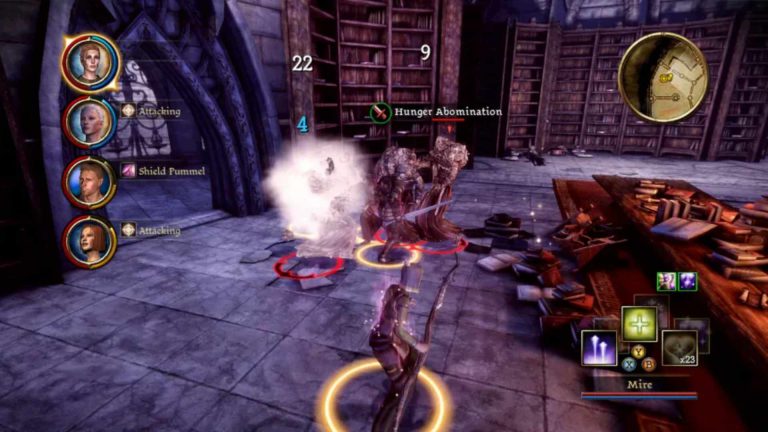Select the white-haired party member portrait
The image size is (768, 432).
coord(89,122)
